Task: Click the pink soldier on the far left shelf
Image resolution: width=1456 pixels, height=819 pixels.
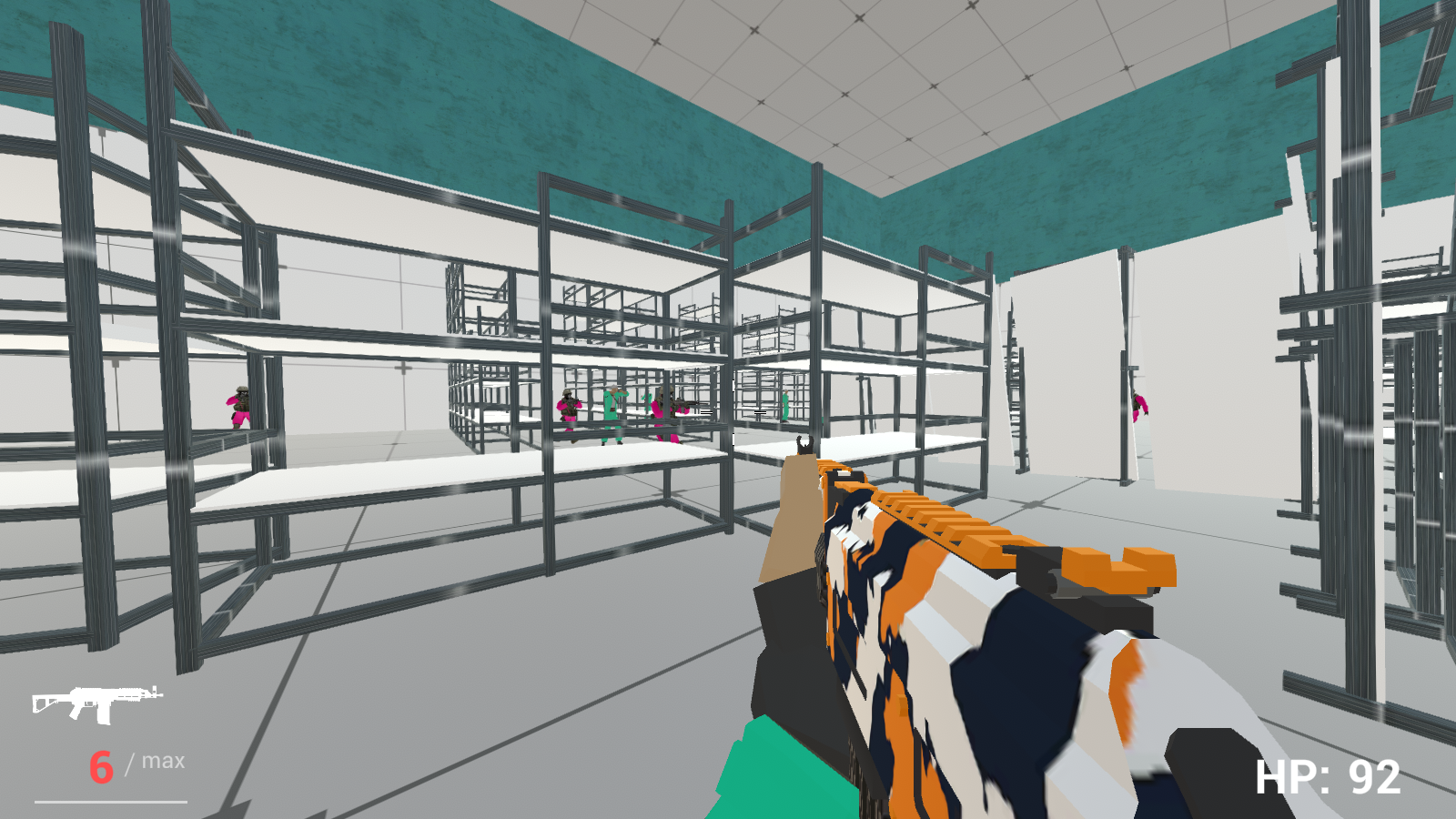Action: click(238, 405)
